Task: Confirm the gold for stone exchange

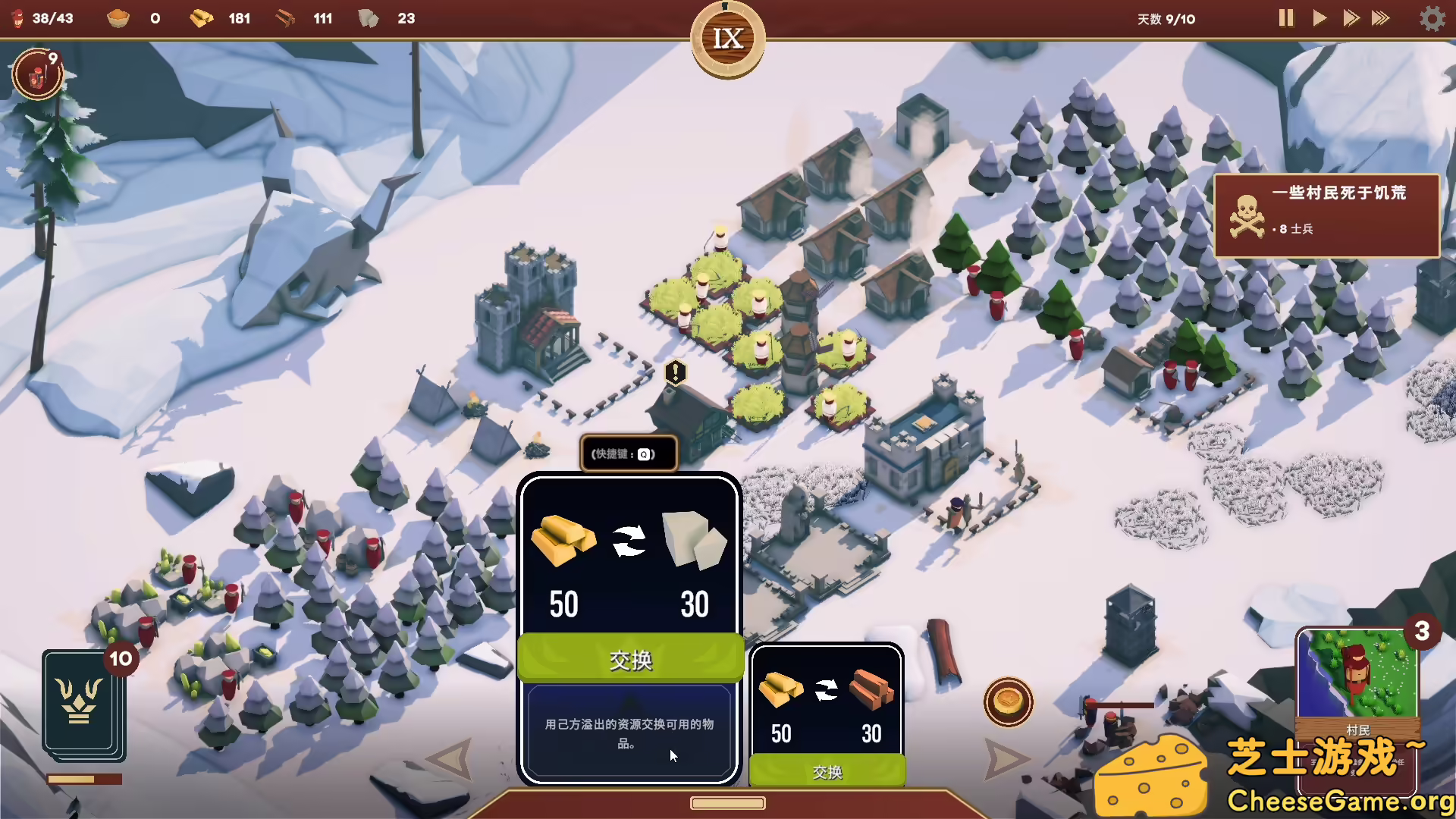Action: coord(630,659)
